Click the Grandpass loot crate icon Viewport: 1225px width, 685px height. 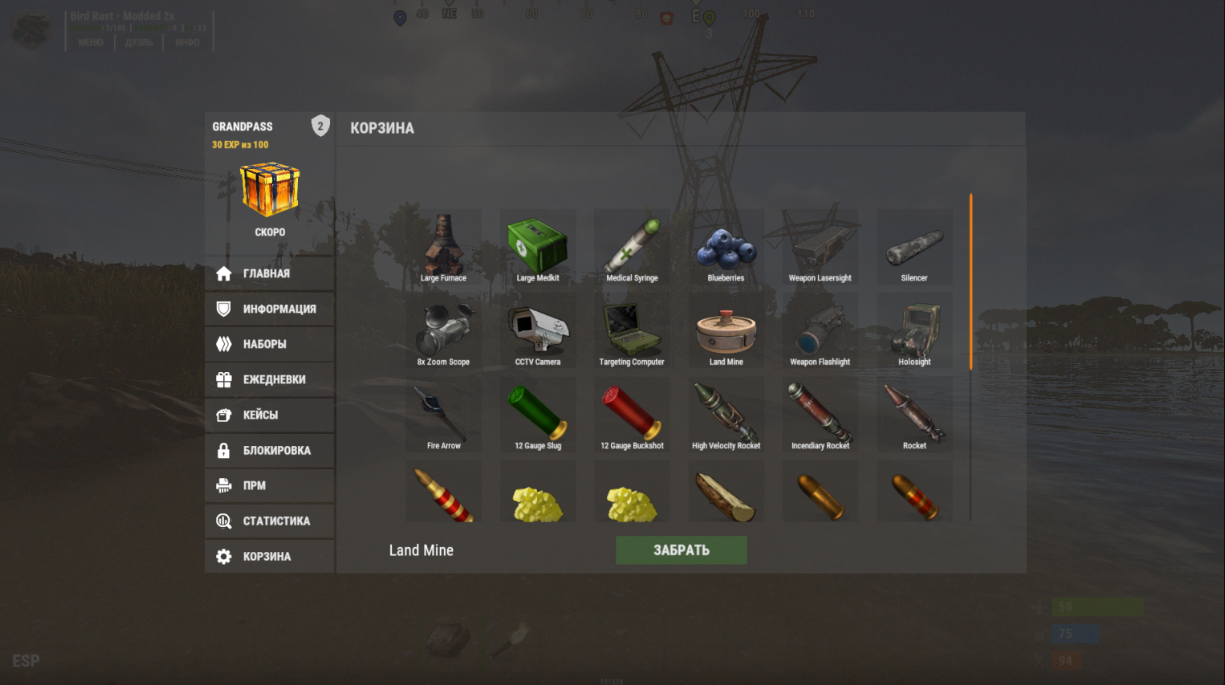tap(270, 189)
